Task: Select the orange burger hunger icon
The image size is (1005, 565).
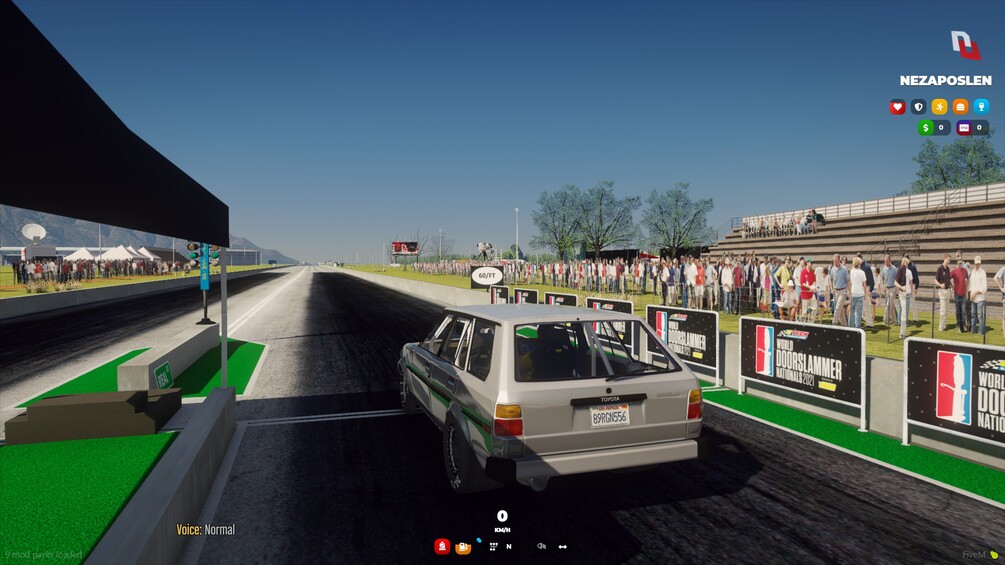Action: click(x=960, y=107)
